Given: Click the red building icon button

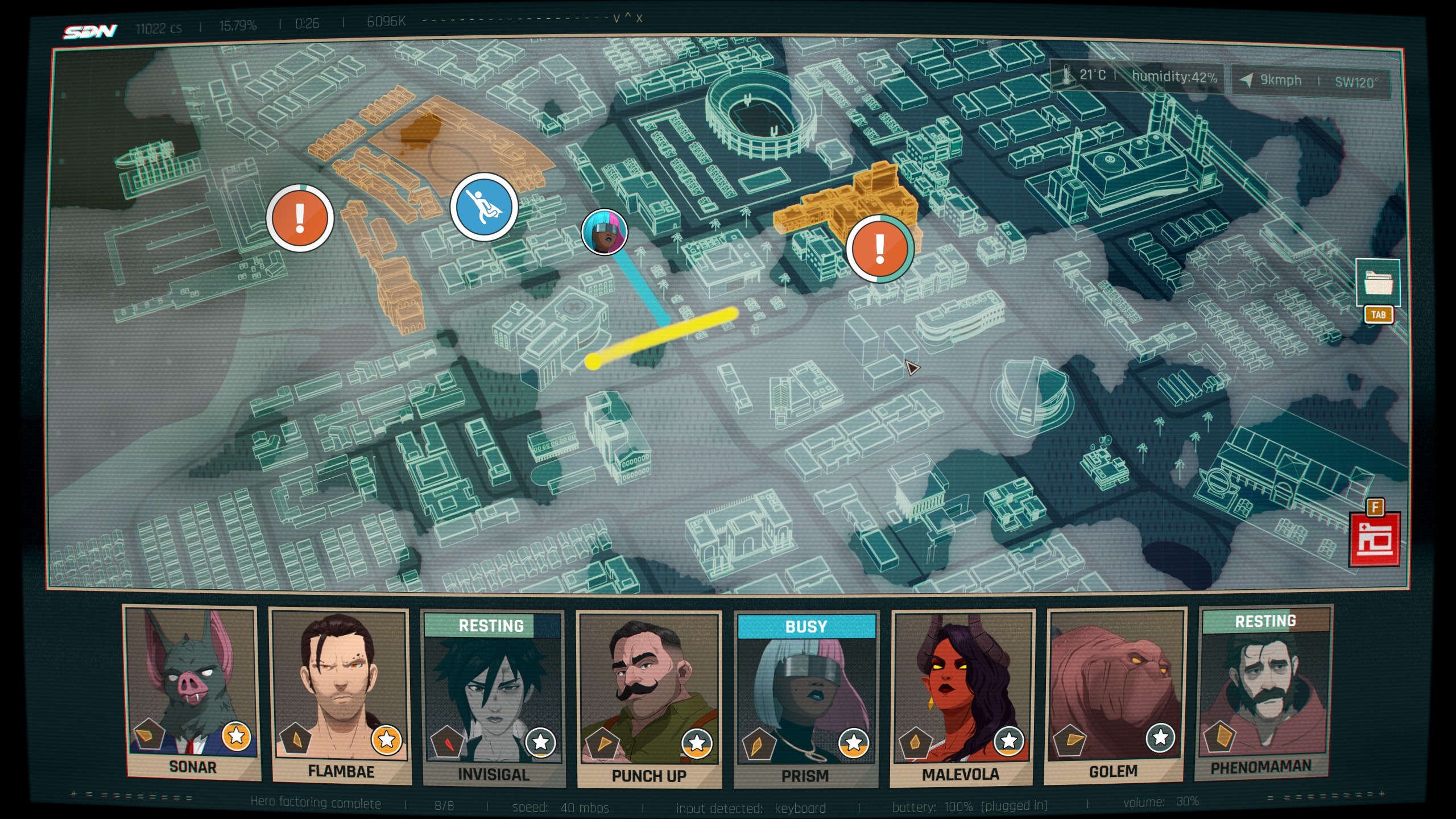Looking at the screenshot, I should [1375, 539].
